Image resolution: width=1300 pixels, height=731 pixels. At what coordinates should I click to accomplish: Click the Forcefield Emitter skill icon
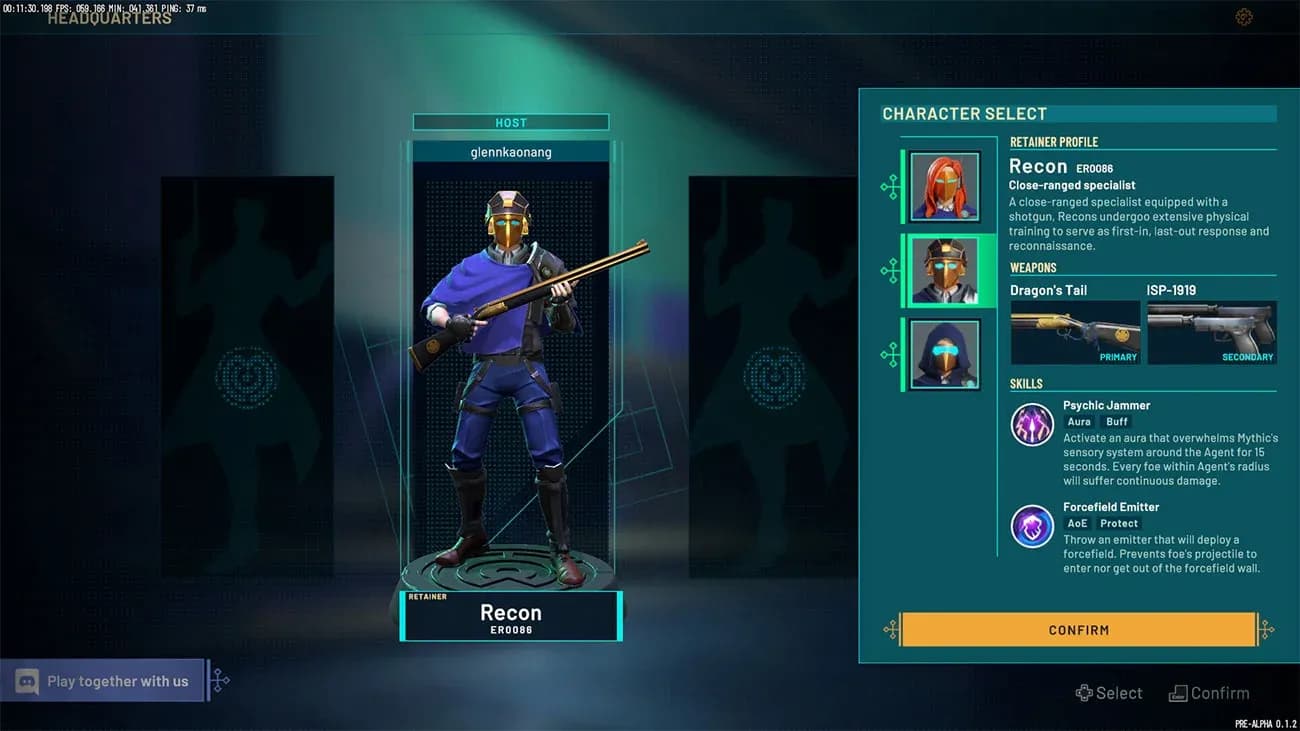(x=1031, y=526)
